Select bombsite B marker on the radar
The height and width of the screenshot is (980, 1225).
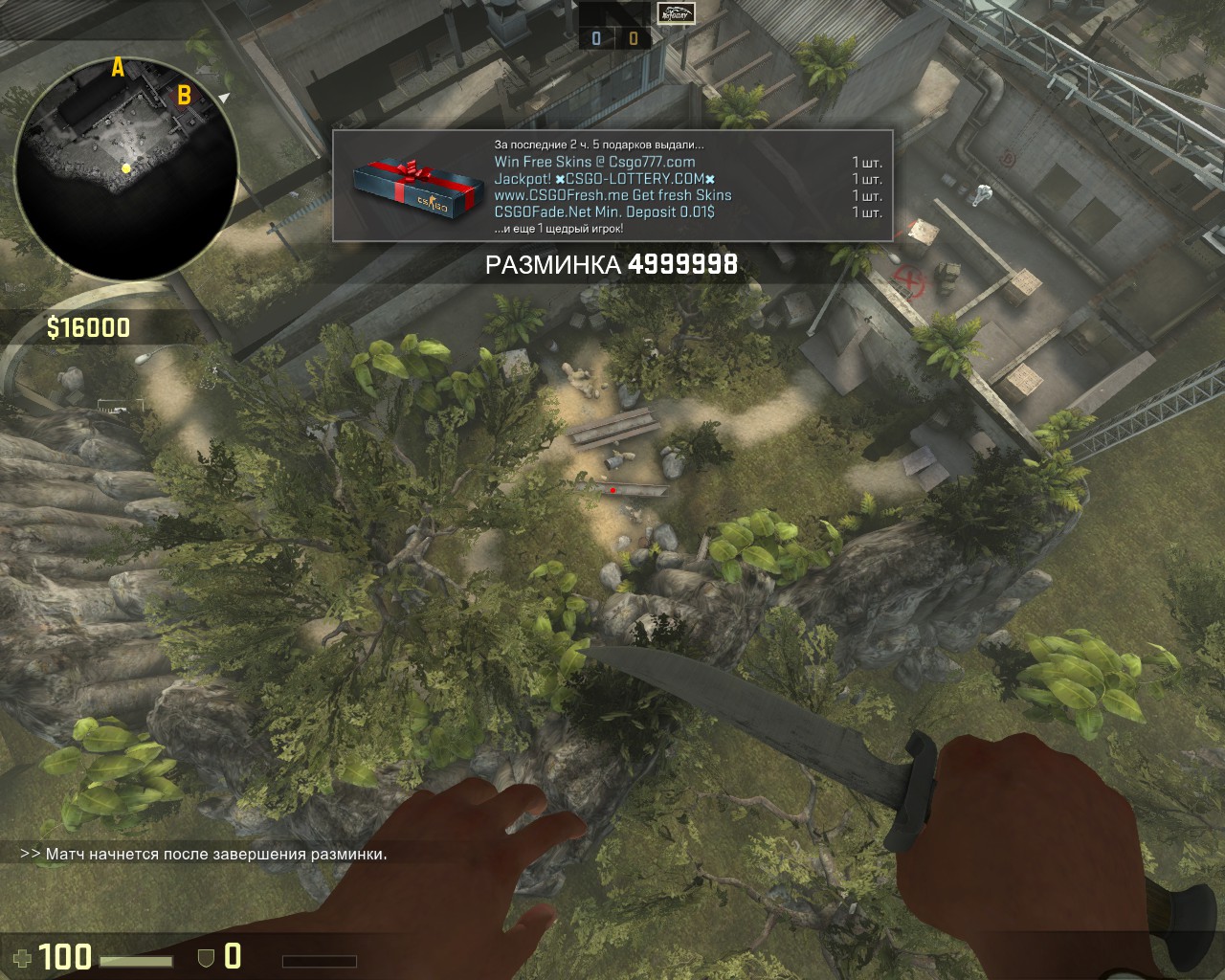coord(184,94)
